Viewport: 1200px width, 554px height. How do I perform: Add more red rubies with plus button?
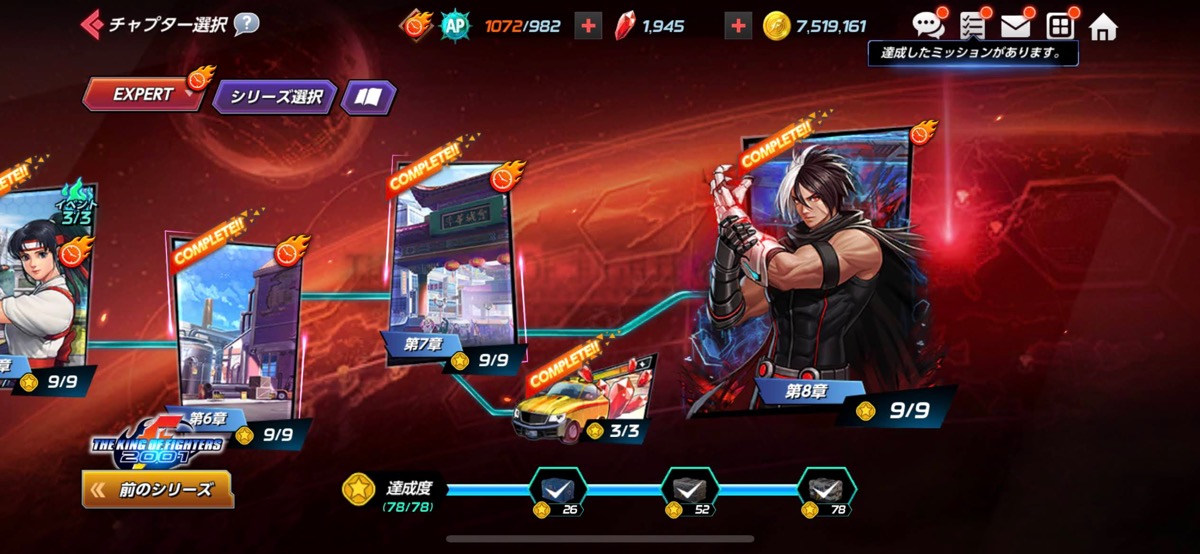click(737, 27)
